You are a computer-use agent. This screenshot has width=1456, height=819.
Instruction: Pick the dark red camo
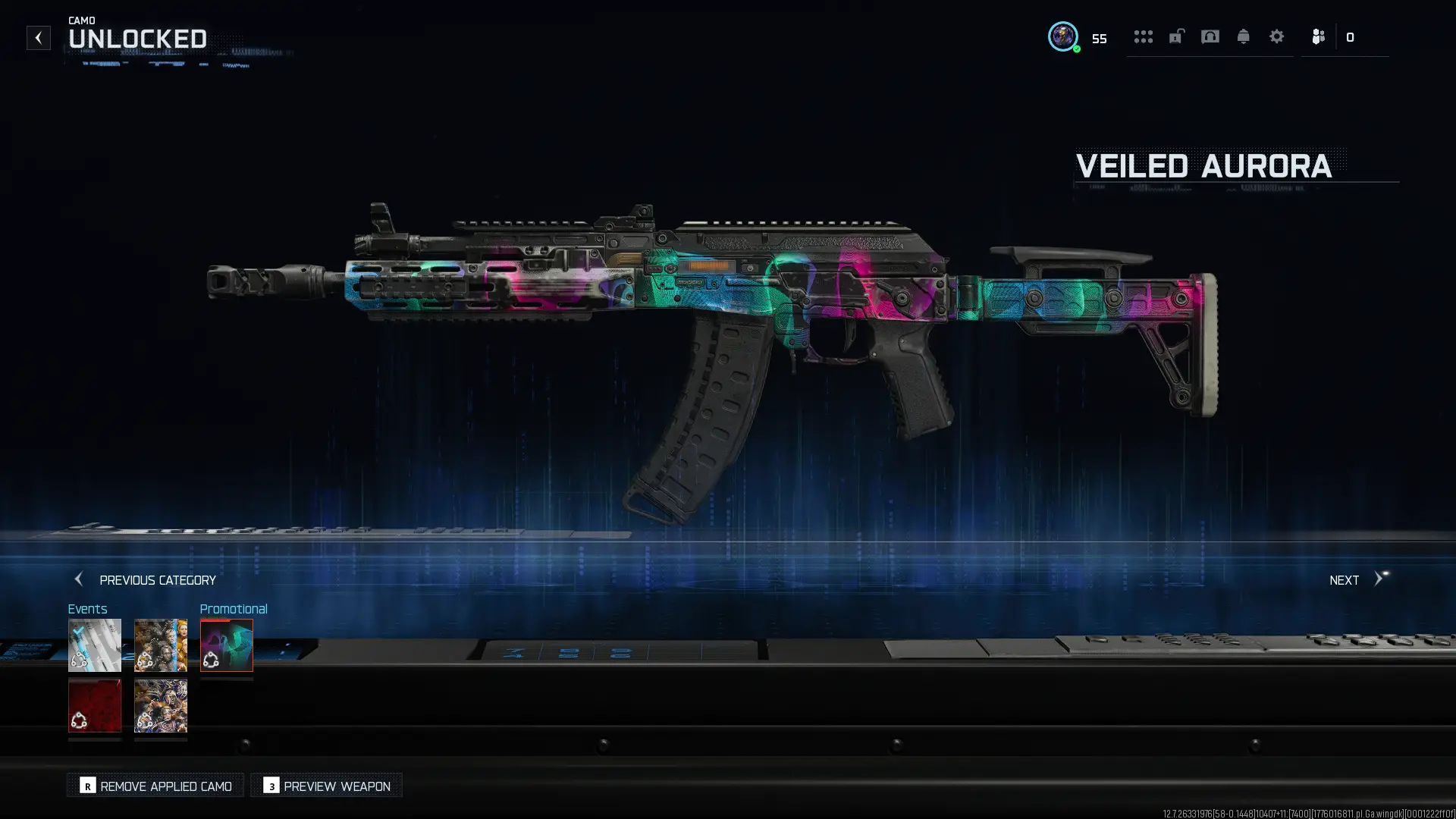click(x=95, y=706)
